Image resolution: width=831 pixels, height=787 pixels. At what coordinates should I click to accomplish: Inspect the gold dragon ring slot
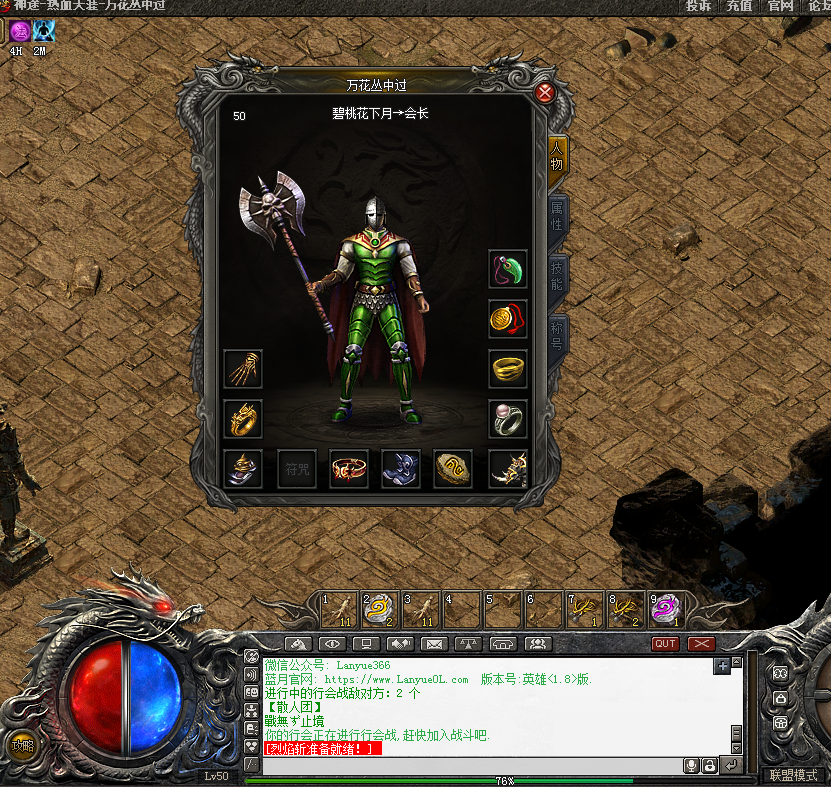pos(243,419)
